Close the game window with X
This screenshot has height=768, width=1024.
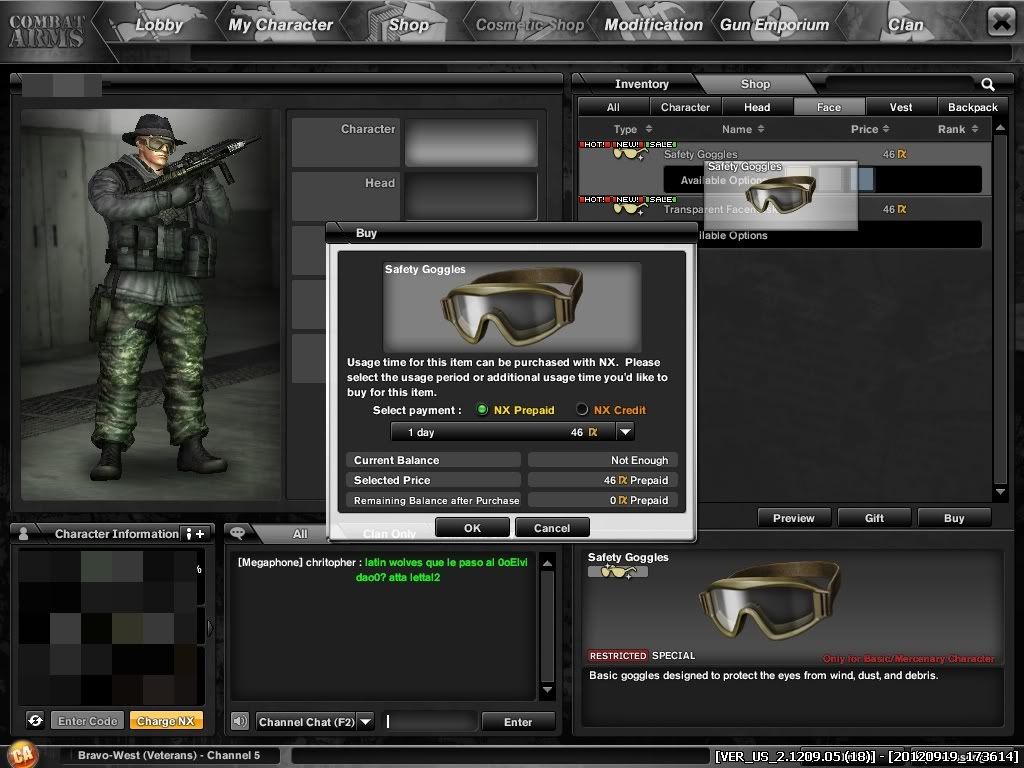click(1000, 21)
